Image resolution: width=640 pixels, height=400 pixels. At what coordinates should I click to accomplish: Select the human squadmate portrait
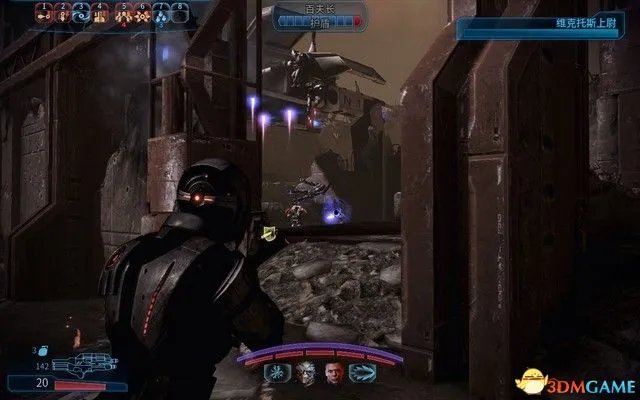[334, 375]
